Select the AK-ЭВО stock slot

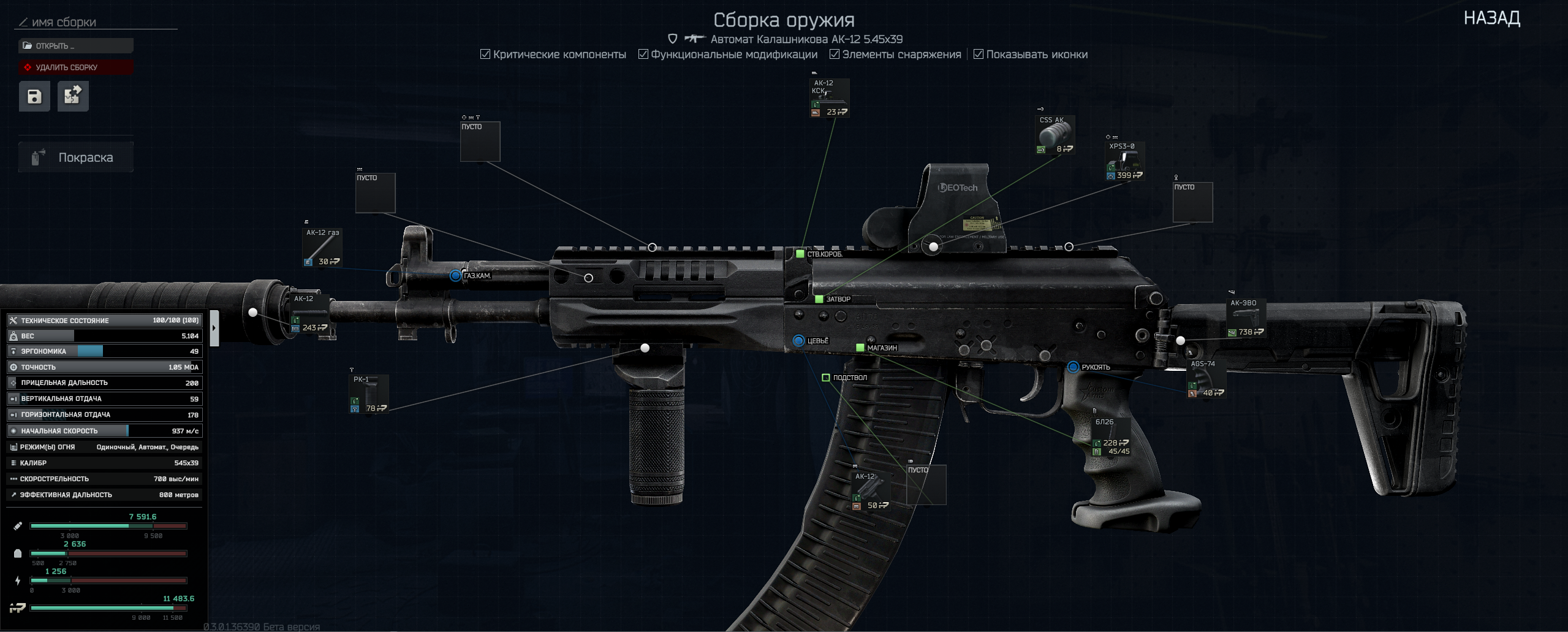point(1246,318)
